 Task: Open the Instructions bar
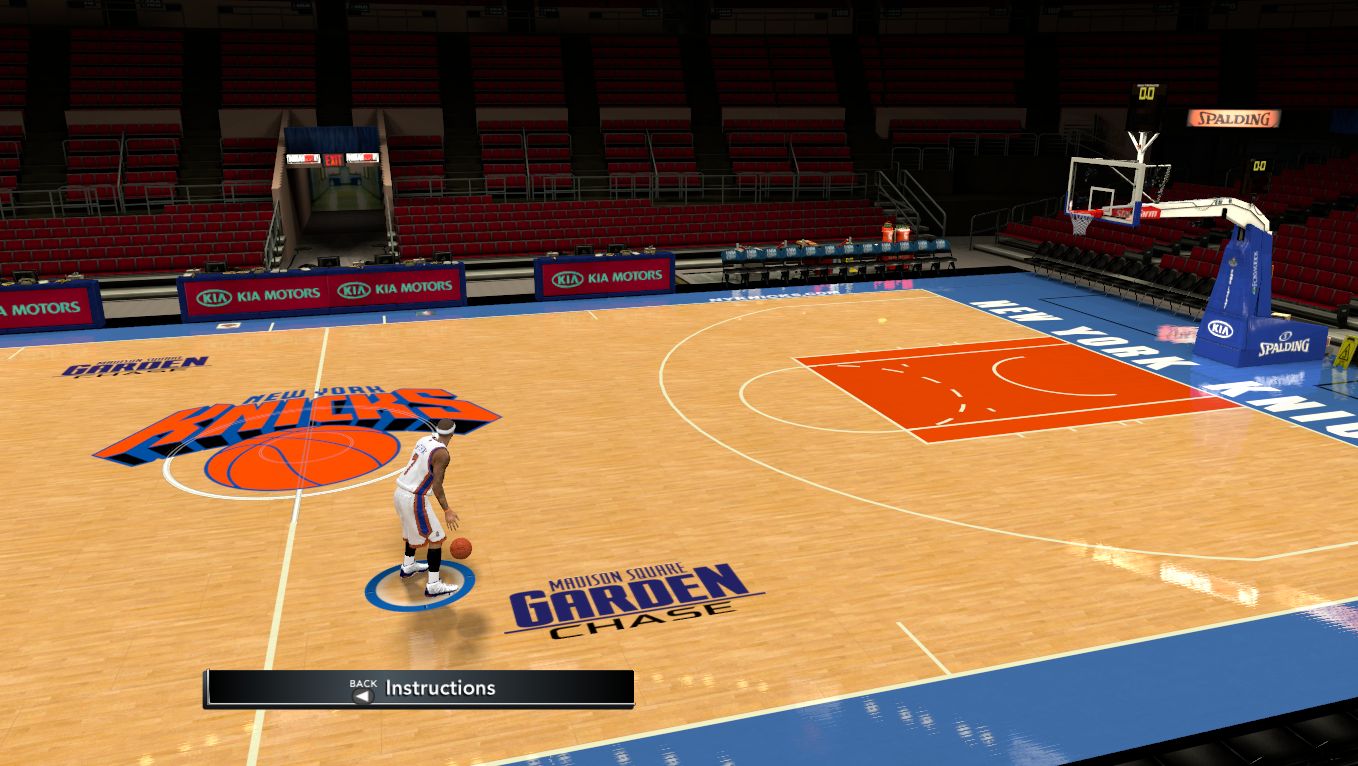[x=420, y=688]
